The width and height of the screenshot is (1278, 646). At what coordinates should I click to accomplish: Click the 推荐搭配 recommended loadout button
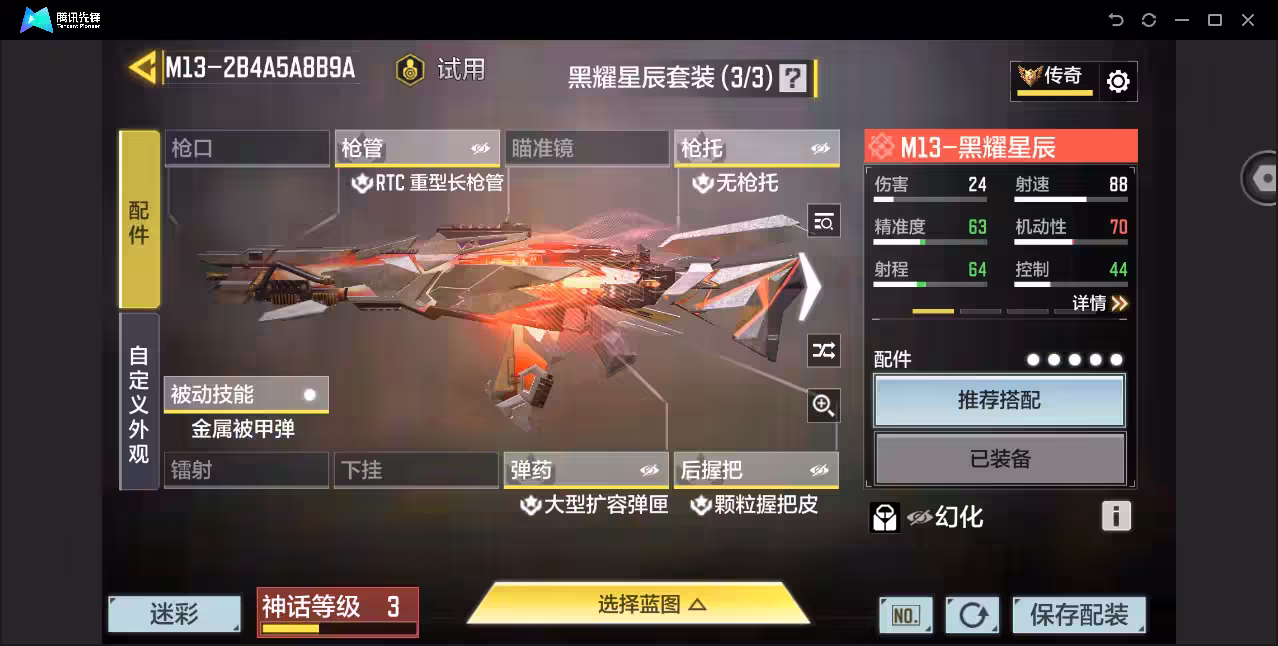[x=999, y=401]
